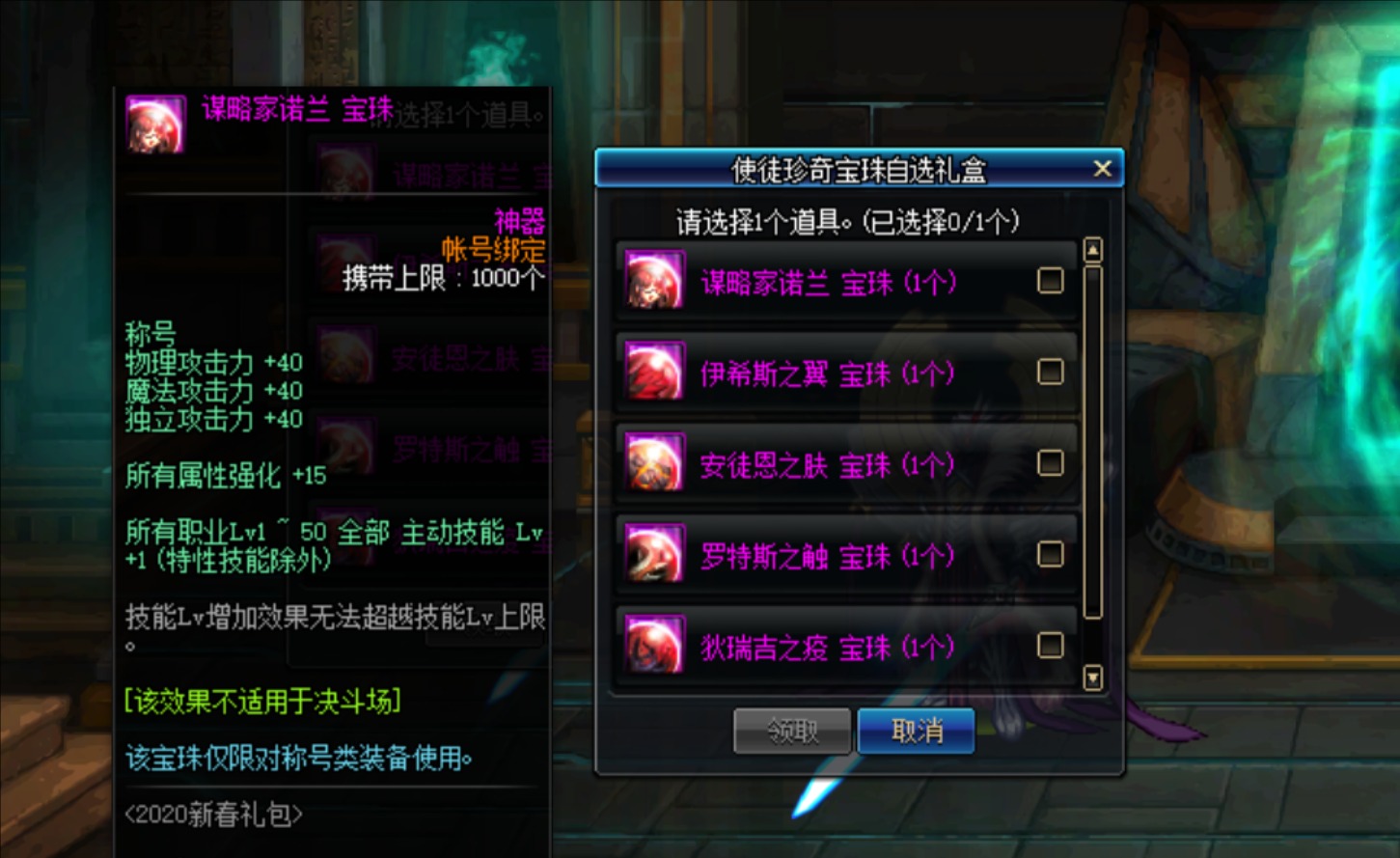Check the 谋略家诺兰 宝珠 checkbox
1400x858 pixels.
[x=1050, y=279]
